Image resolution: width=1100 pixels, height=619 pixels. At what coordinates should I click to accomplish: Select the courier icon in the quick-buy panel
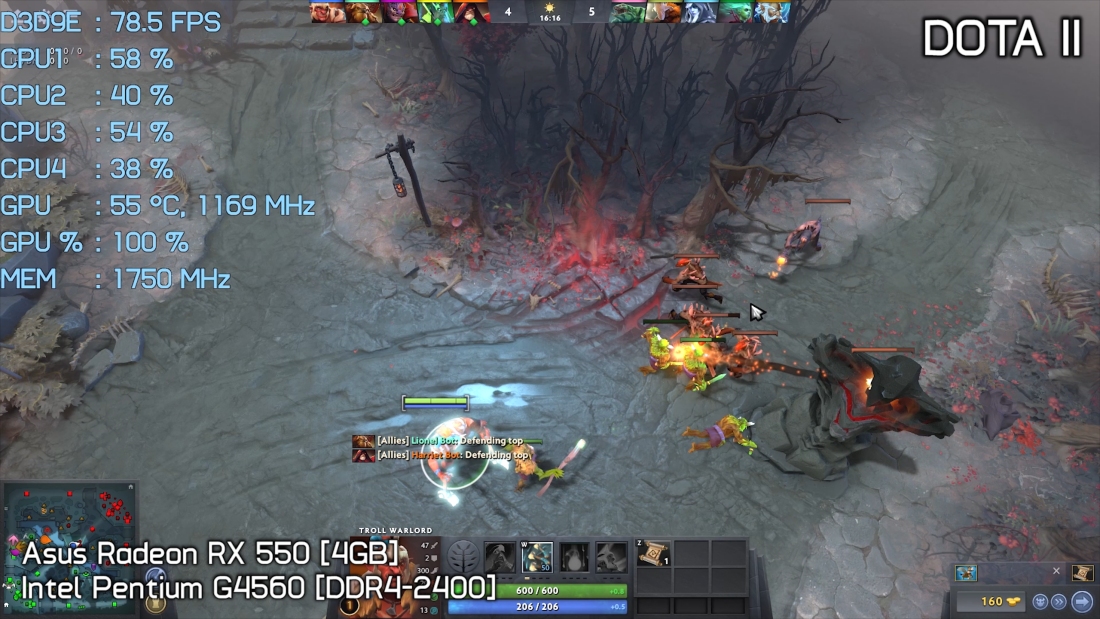pos(966,573)
